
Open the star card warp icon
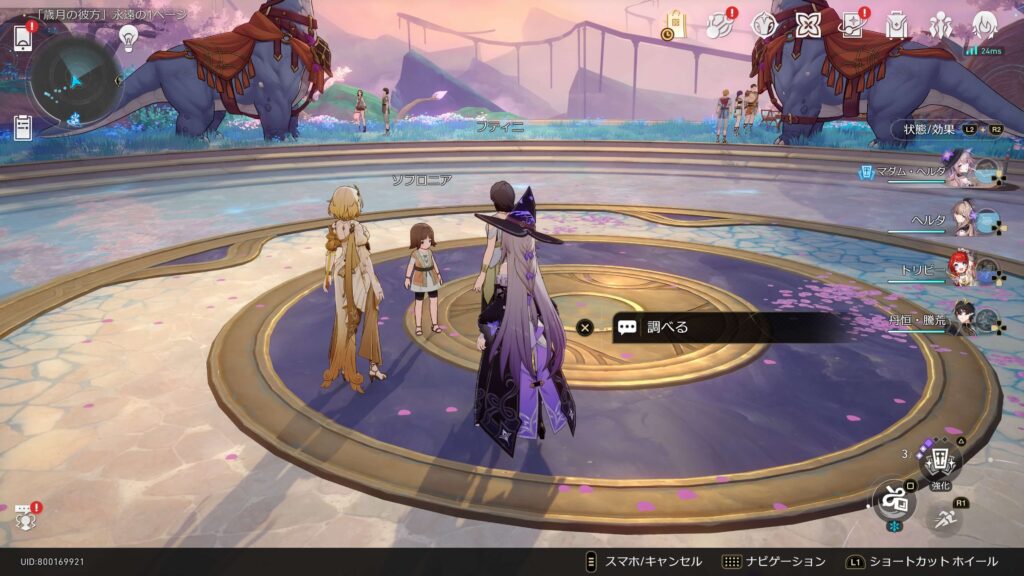[x=852, y=25]
